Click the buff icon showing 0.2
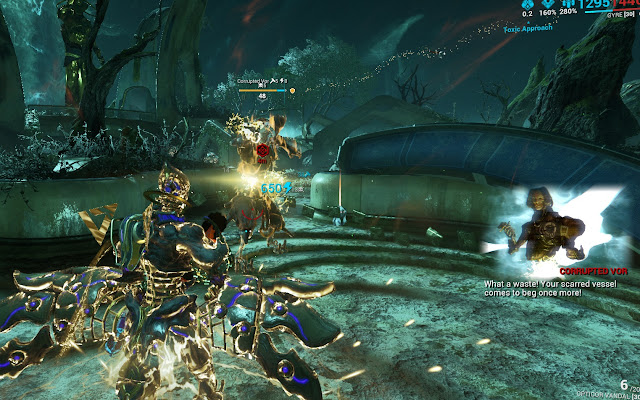 click(x=528, y=5)
